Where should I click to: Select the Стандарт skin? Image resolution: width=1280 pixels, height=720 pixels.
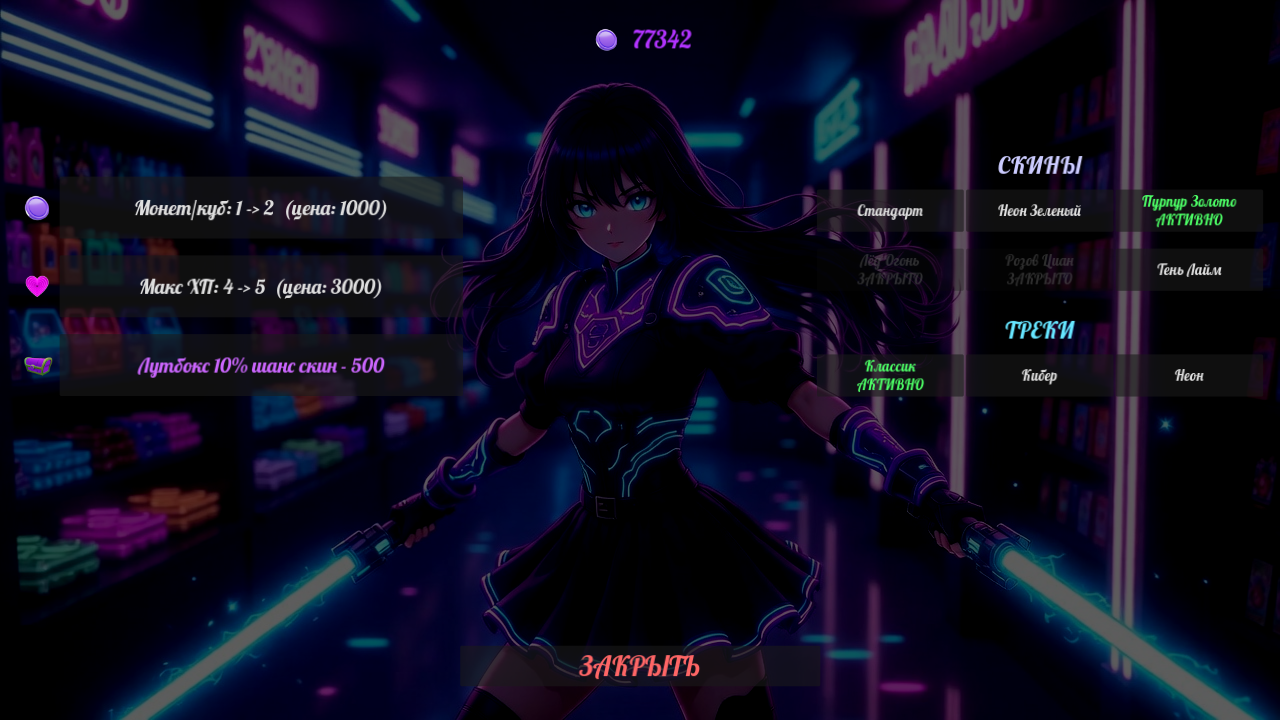pos(890,210)
